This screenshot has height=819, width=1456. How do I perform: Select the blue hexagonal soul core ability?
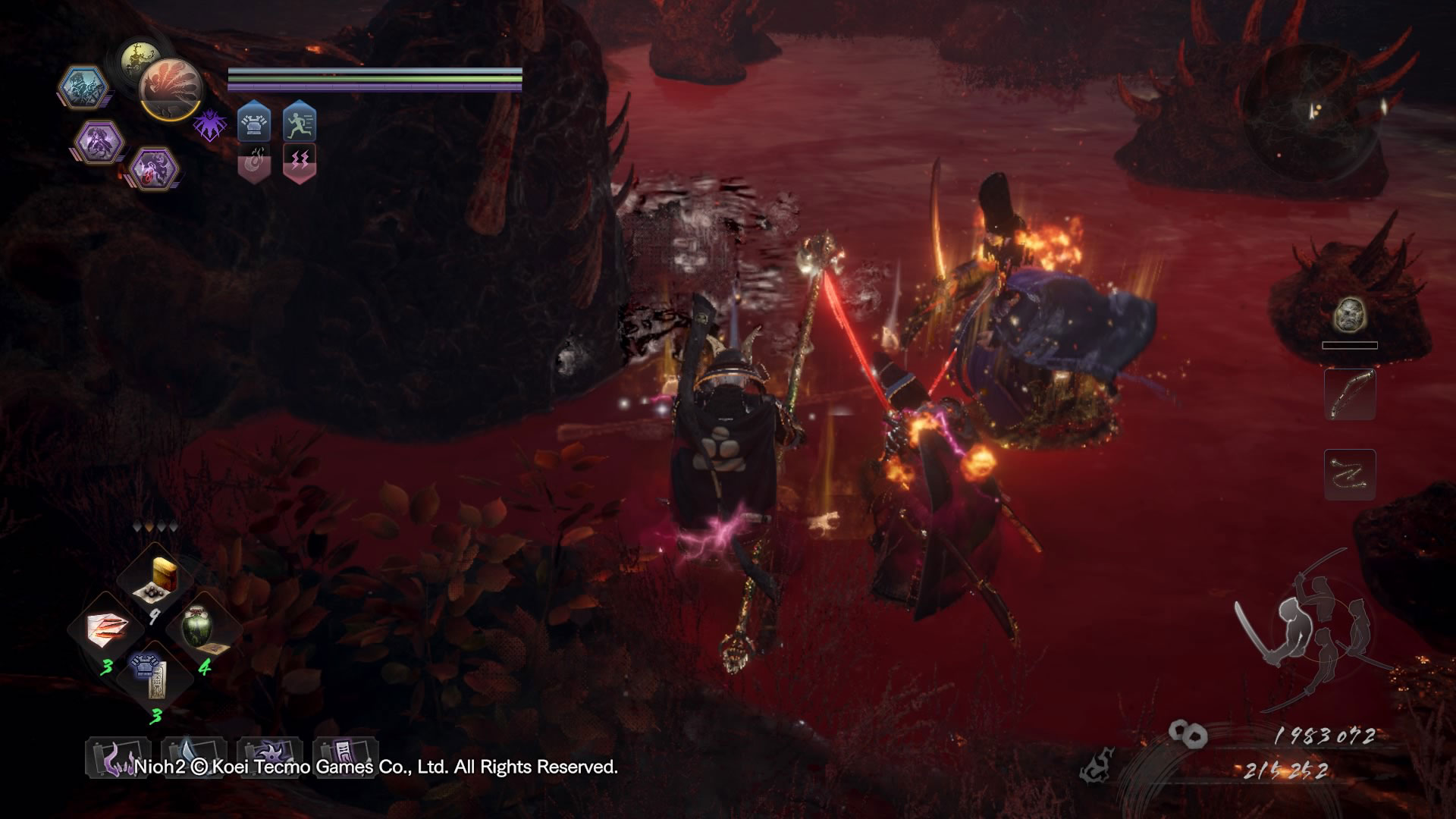[83, 88]
